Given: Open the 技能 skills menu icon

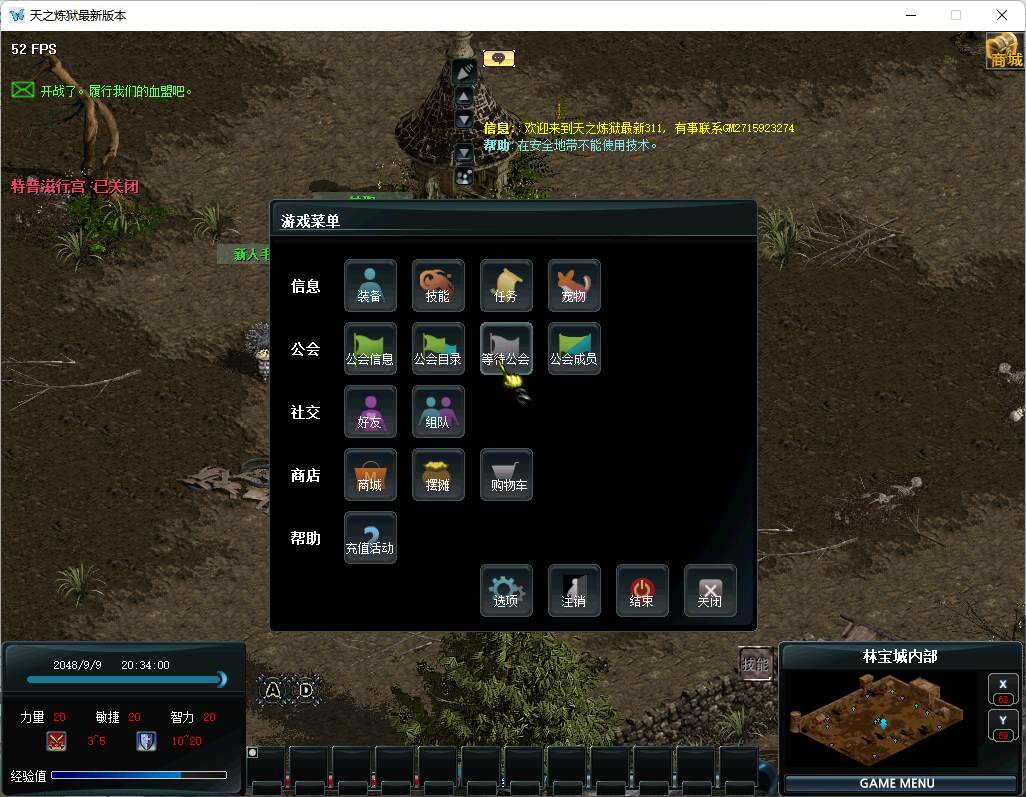Looking at the screenshot, I should (x=438, y=286).
